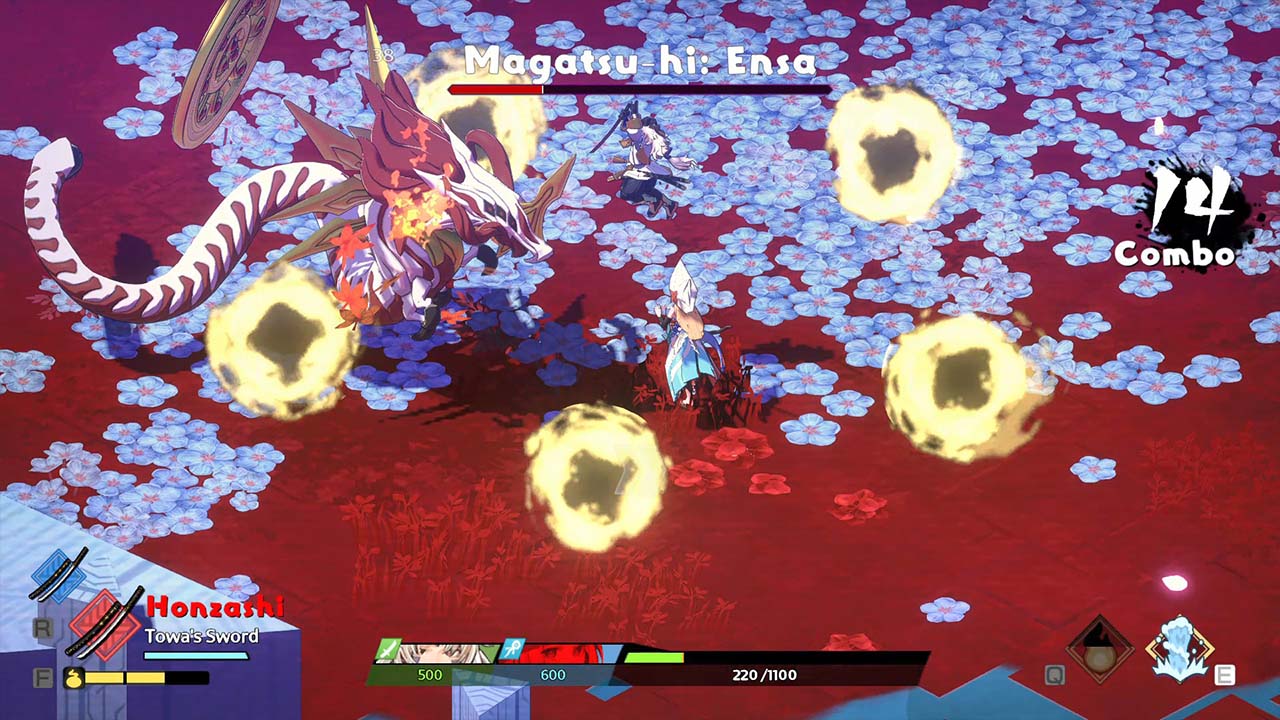Click the yellow gourd flask icon
This screenshot has width=1280, height=720.
73,678
